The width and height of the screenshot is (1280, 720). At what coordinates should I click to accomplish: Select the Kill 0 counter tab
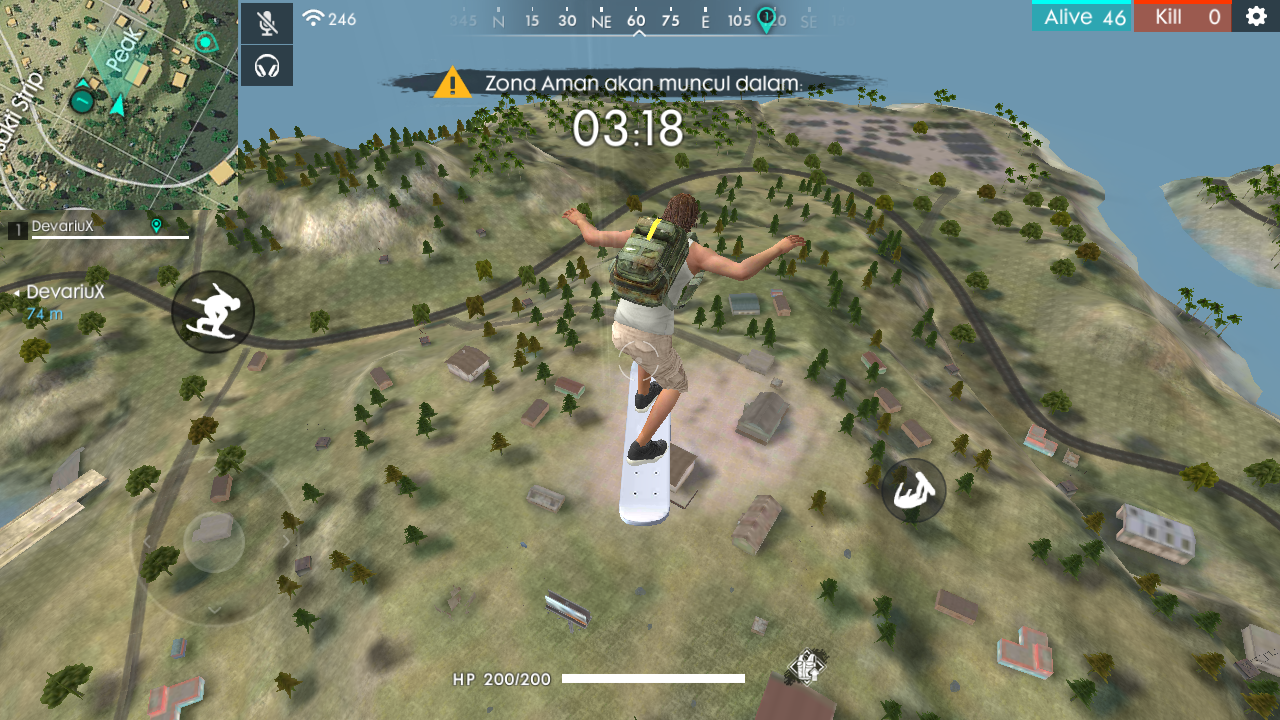click(x=1182, y=16)
